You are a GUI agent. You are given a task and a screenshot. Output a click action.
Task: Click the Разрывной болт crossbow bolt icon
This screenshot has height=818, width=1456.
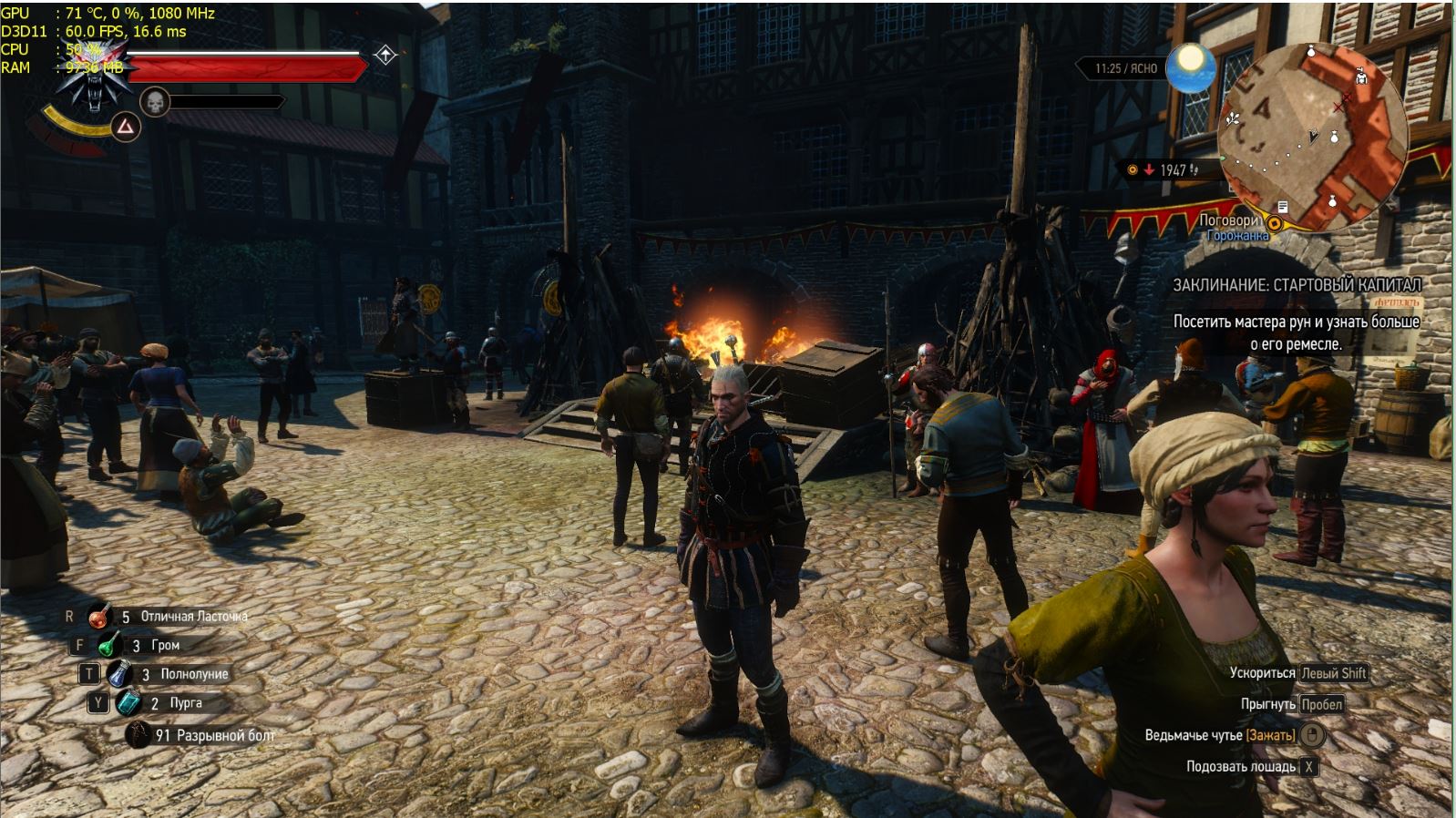pyautogui.click(x=138, y=734)
